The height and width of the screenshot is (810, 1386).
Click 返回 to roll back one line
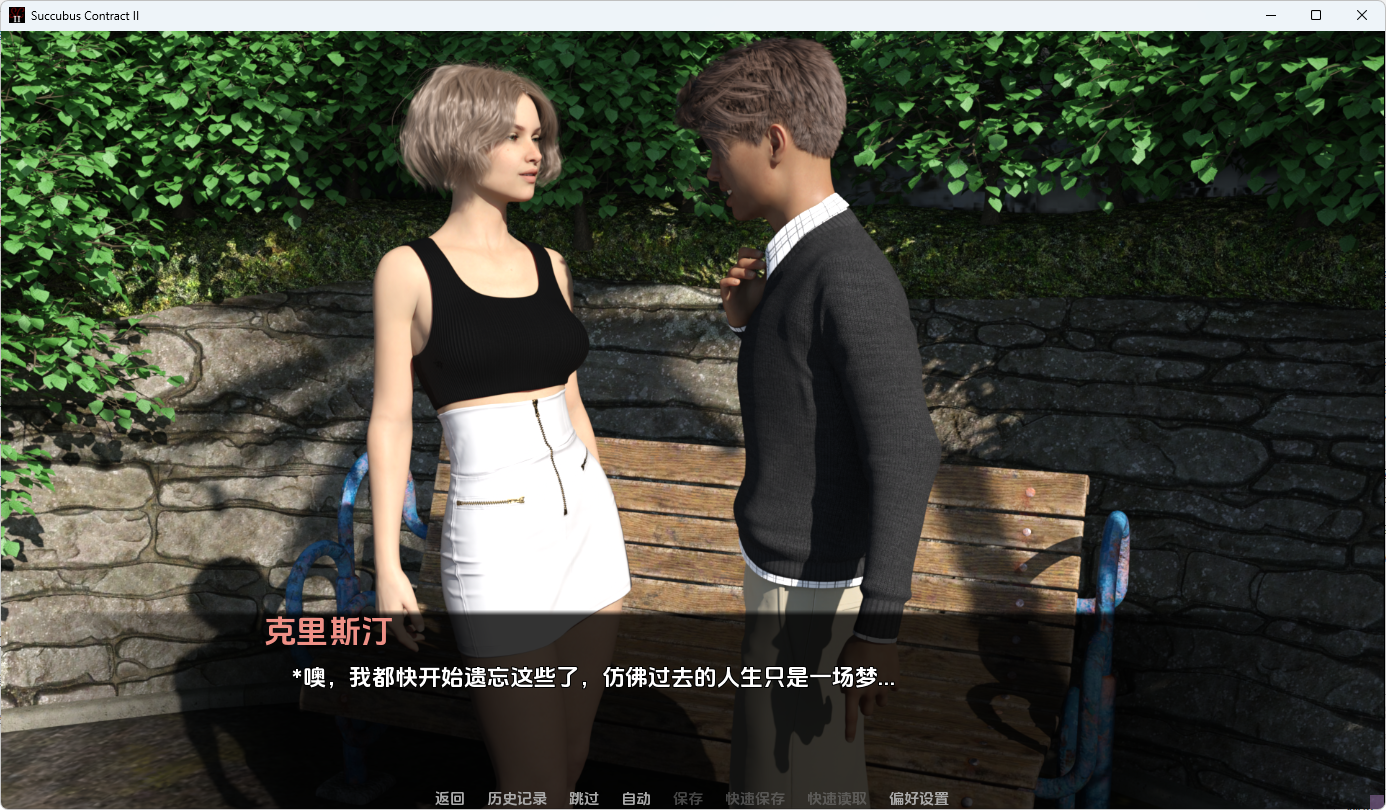450,798
